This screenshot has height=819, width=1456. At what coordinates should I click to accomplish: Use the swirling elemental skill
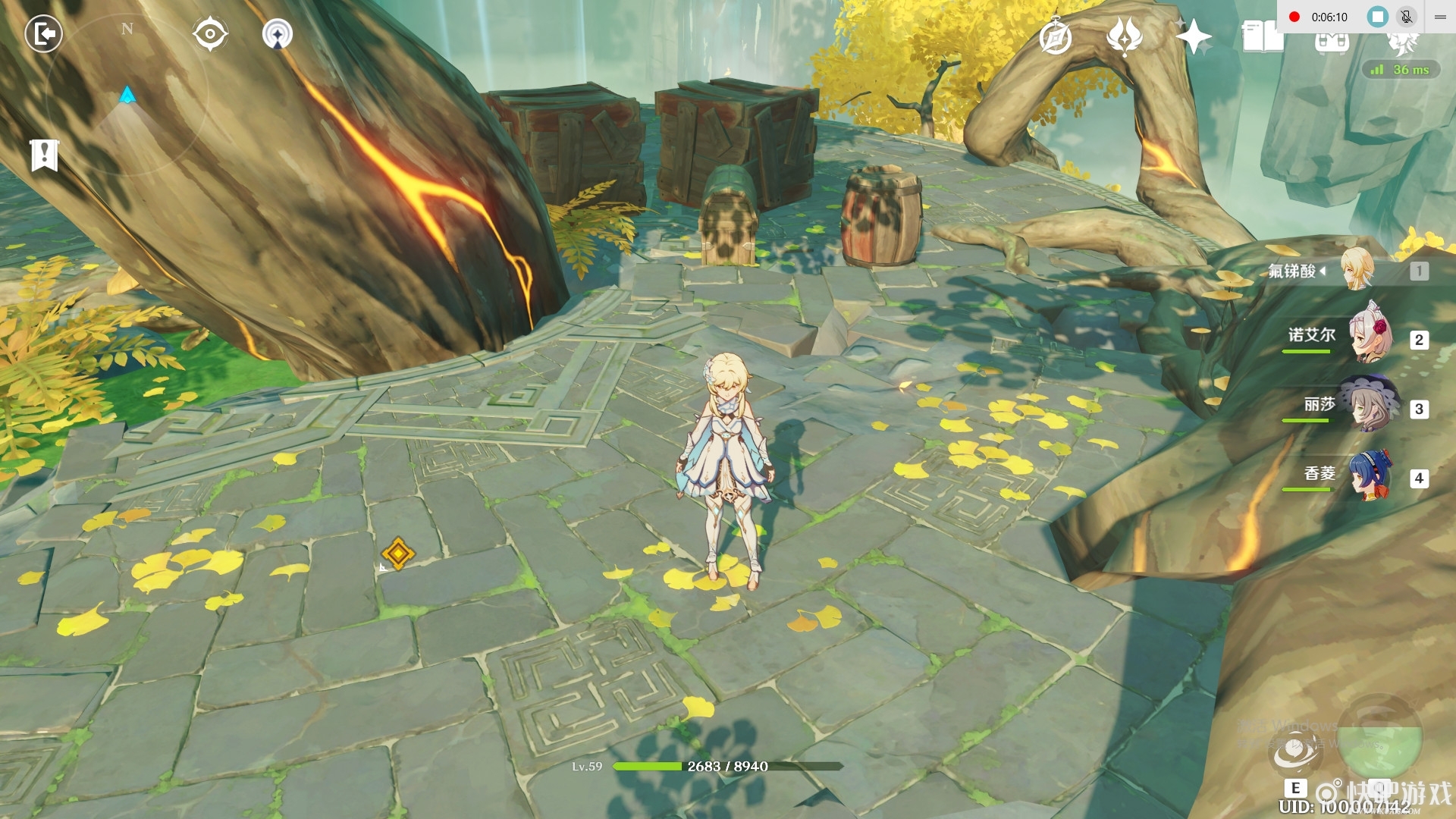[x=1294, y=751]
